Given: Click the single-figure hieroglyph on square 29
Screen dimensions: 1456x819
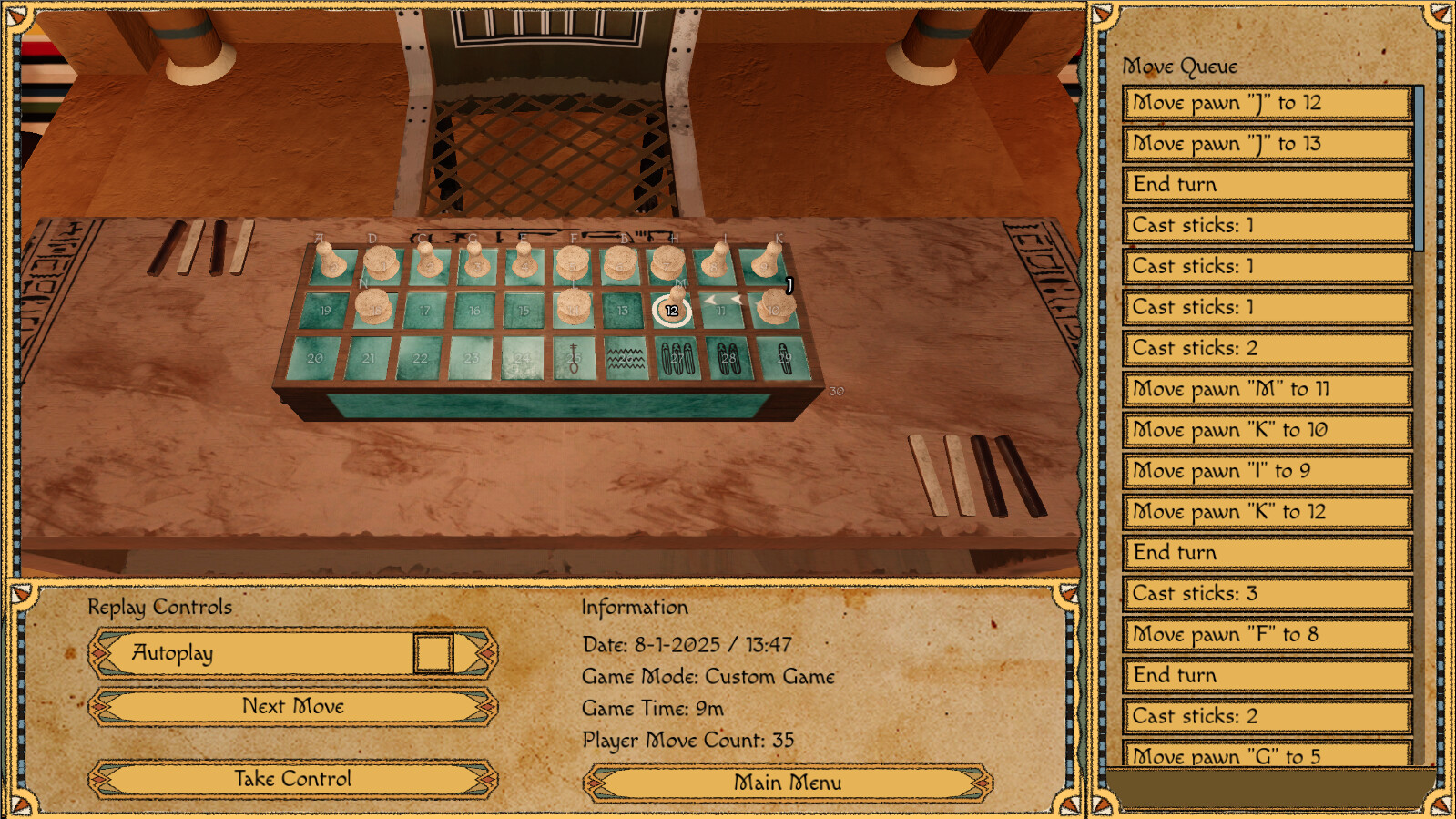Looking at the screenshot, I should click(782, 359).
